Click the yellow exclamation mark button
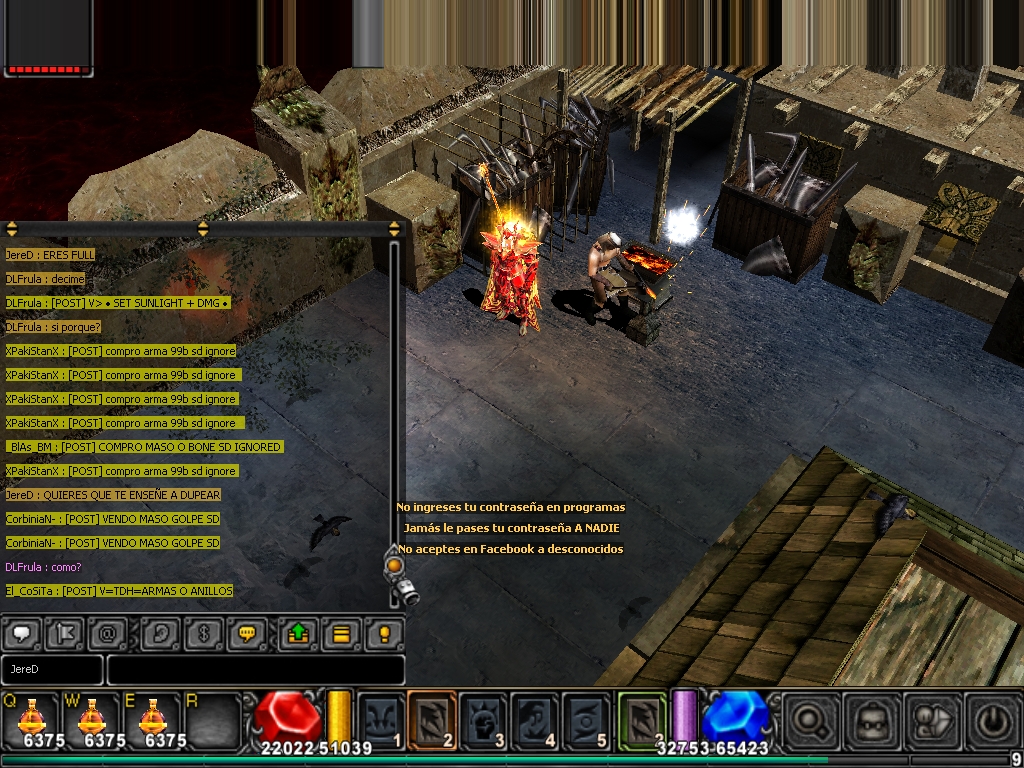The width and height of the screenshot is (1024, 768). tap(383, 633)
